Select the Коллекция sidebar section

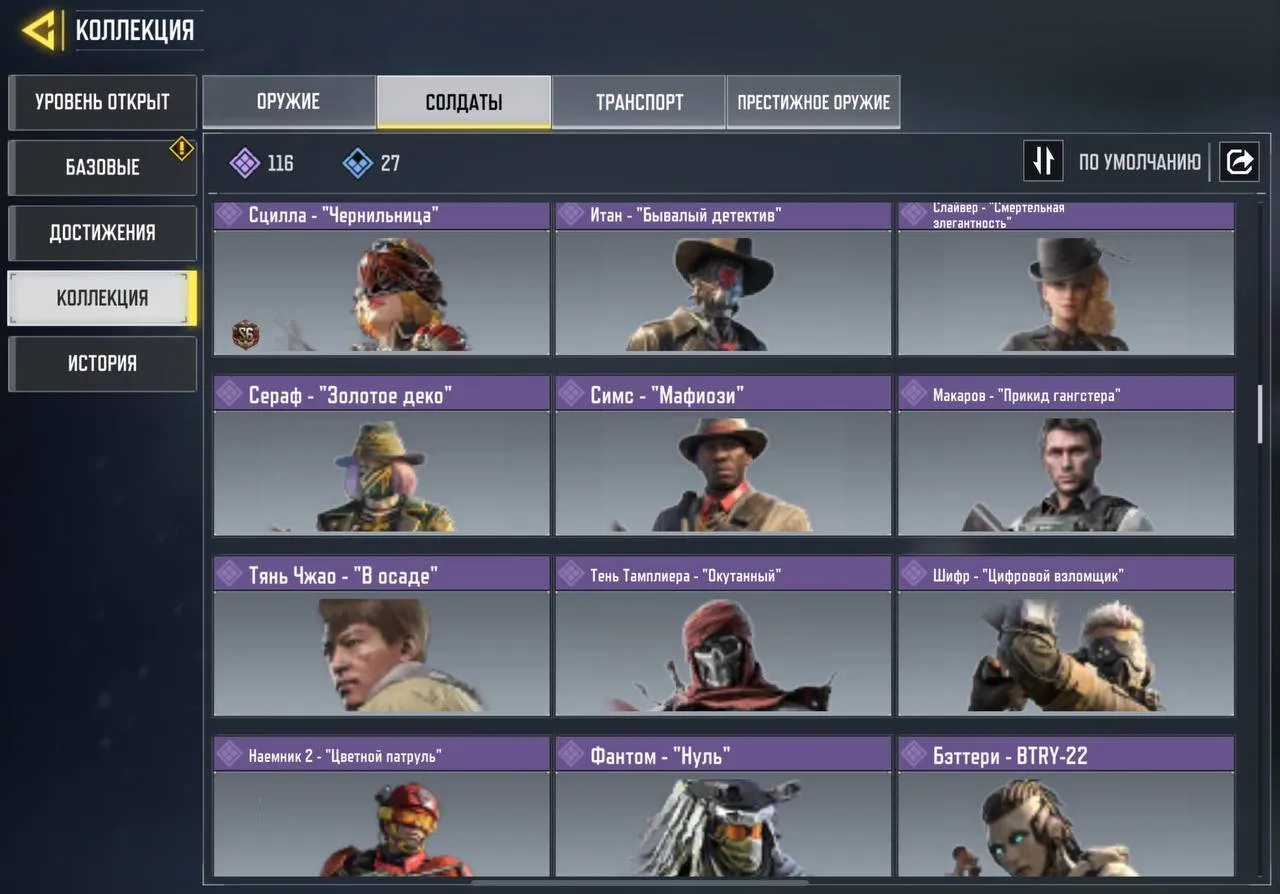tap(100, 297)
